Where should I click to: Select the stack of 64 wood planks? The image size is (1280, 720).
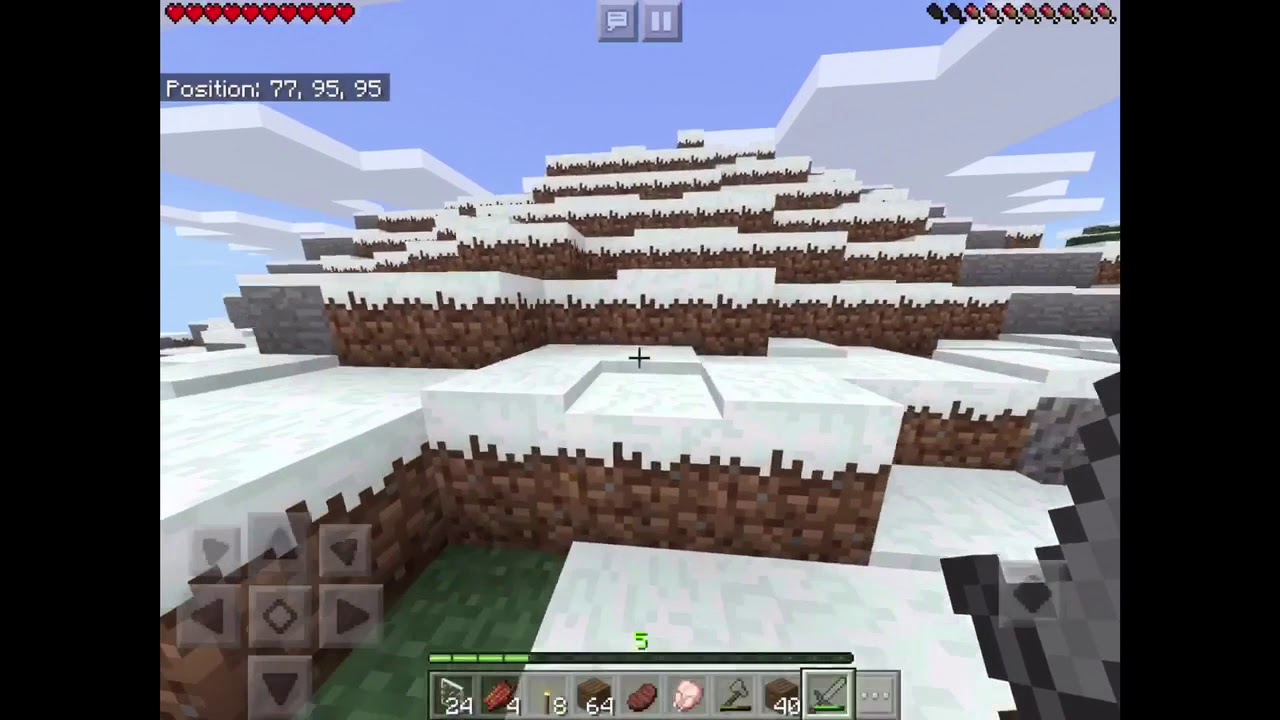click(595, 692)
